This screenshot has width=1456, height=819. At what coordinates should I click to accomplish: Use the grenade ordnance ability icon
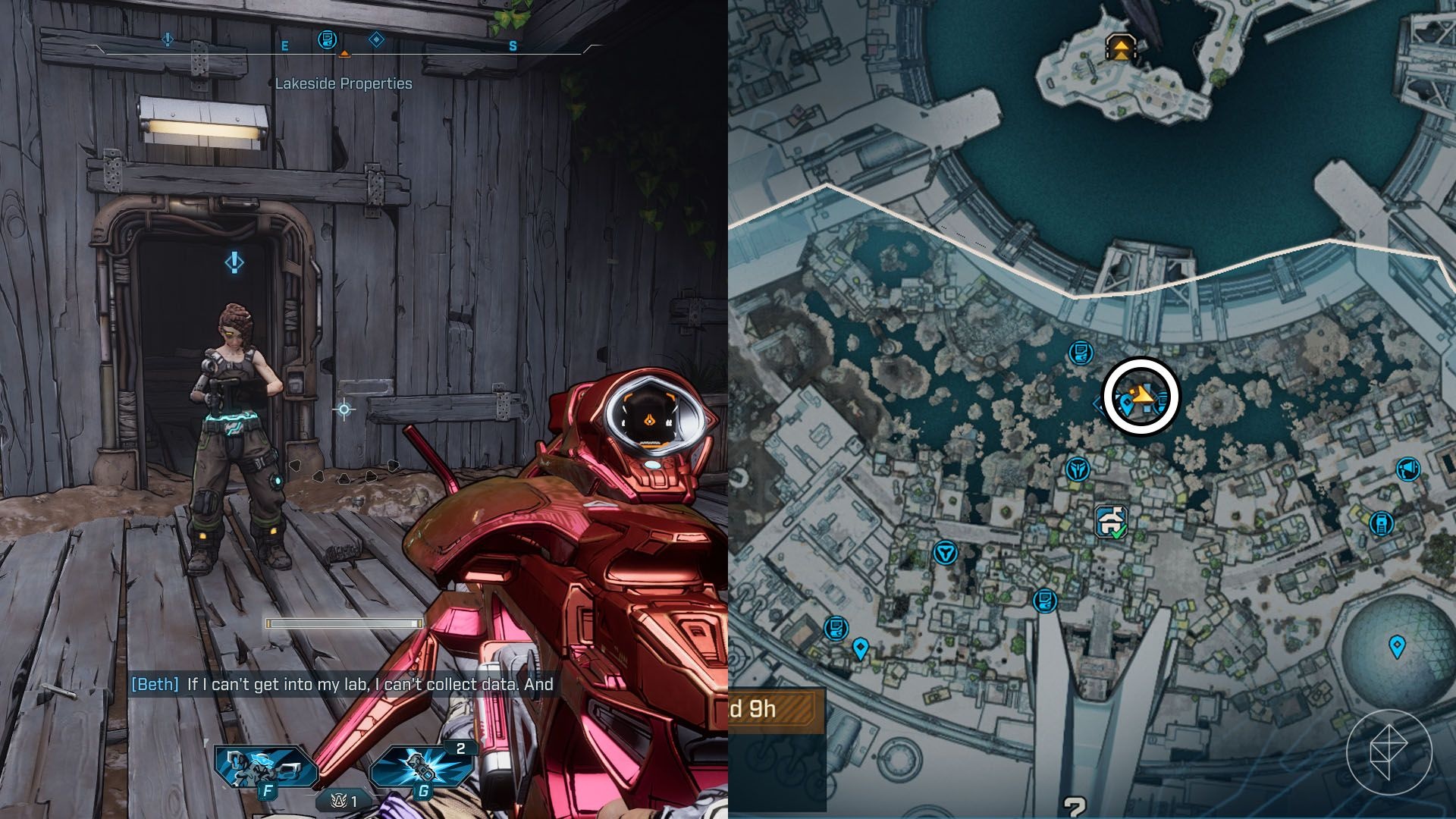tap(421, 767)
